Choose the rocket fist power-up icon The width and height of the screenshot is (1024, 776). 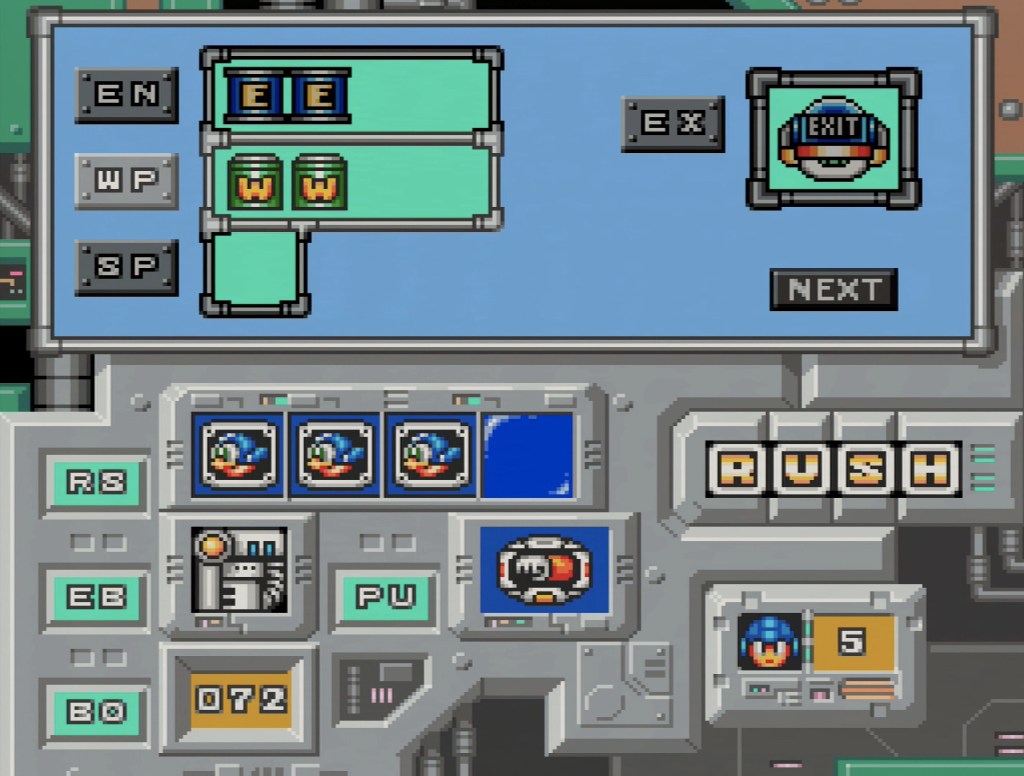pyautogui.click(x=544, y=569)
